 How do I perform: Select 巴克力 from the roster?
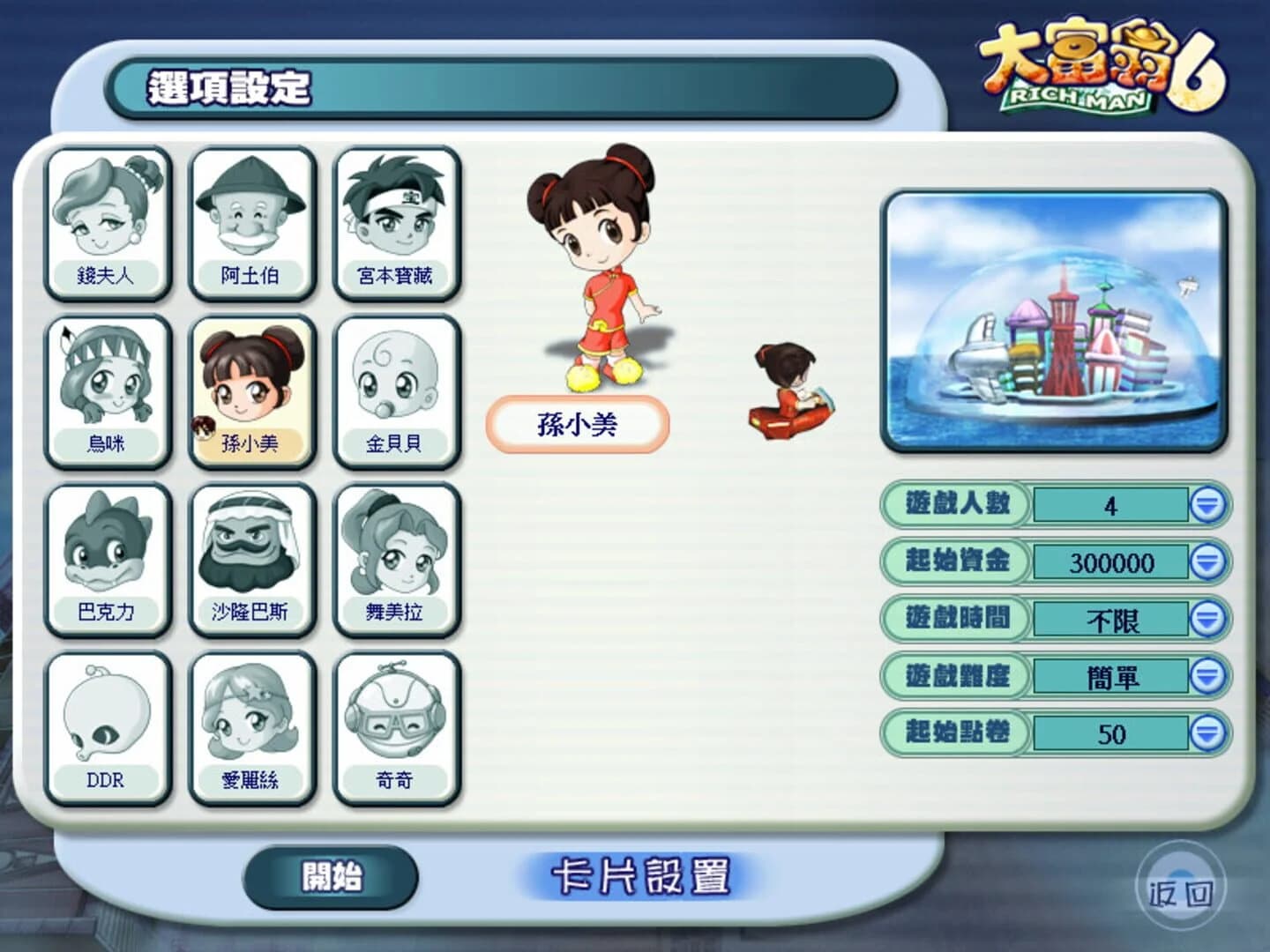pos(108,557)
